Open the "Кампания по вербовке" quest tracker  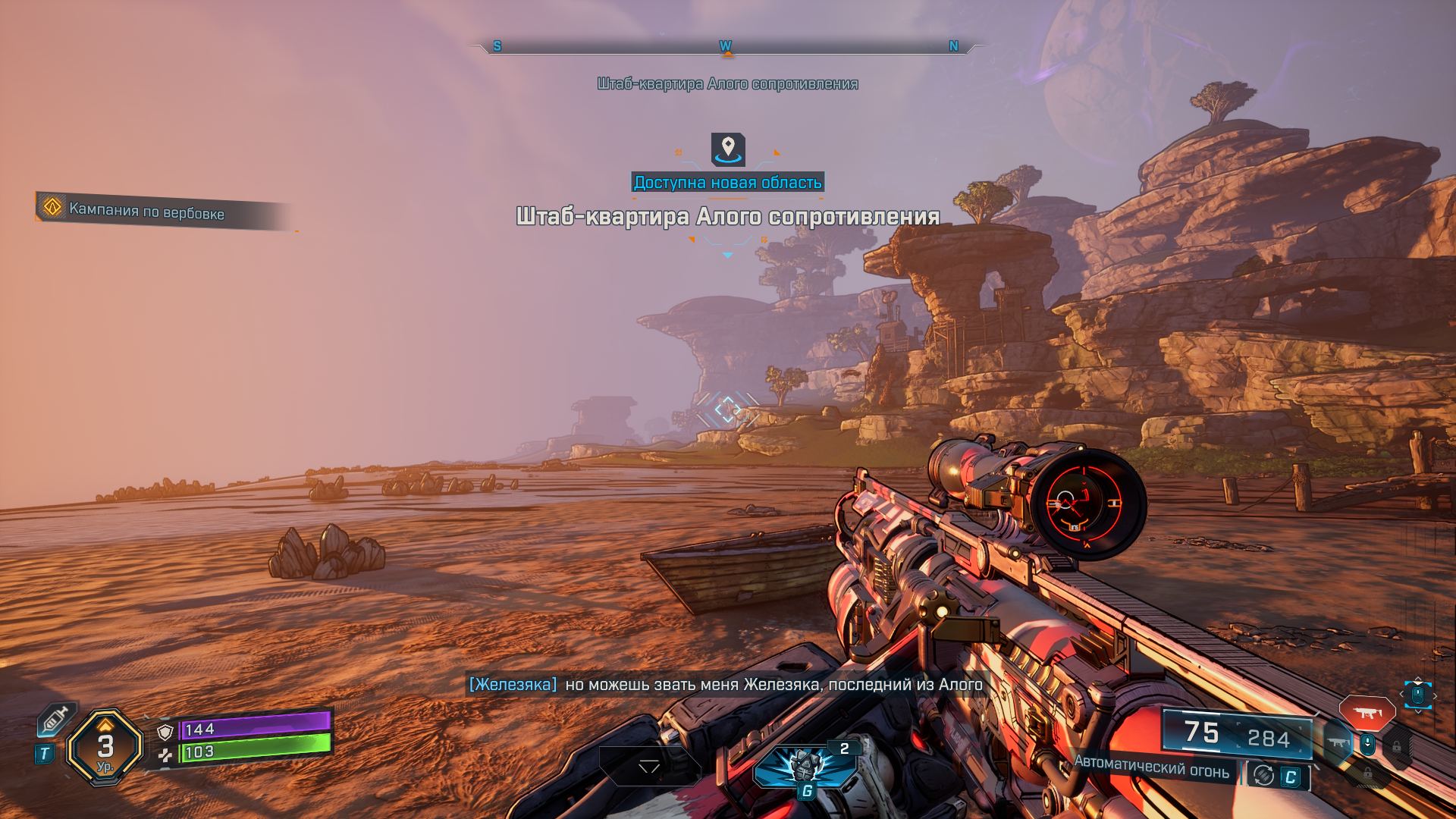click(146, 211)
